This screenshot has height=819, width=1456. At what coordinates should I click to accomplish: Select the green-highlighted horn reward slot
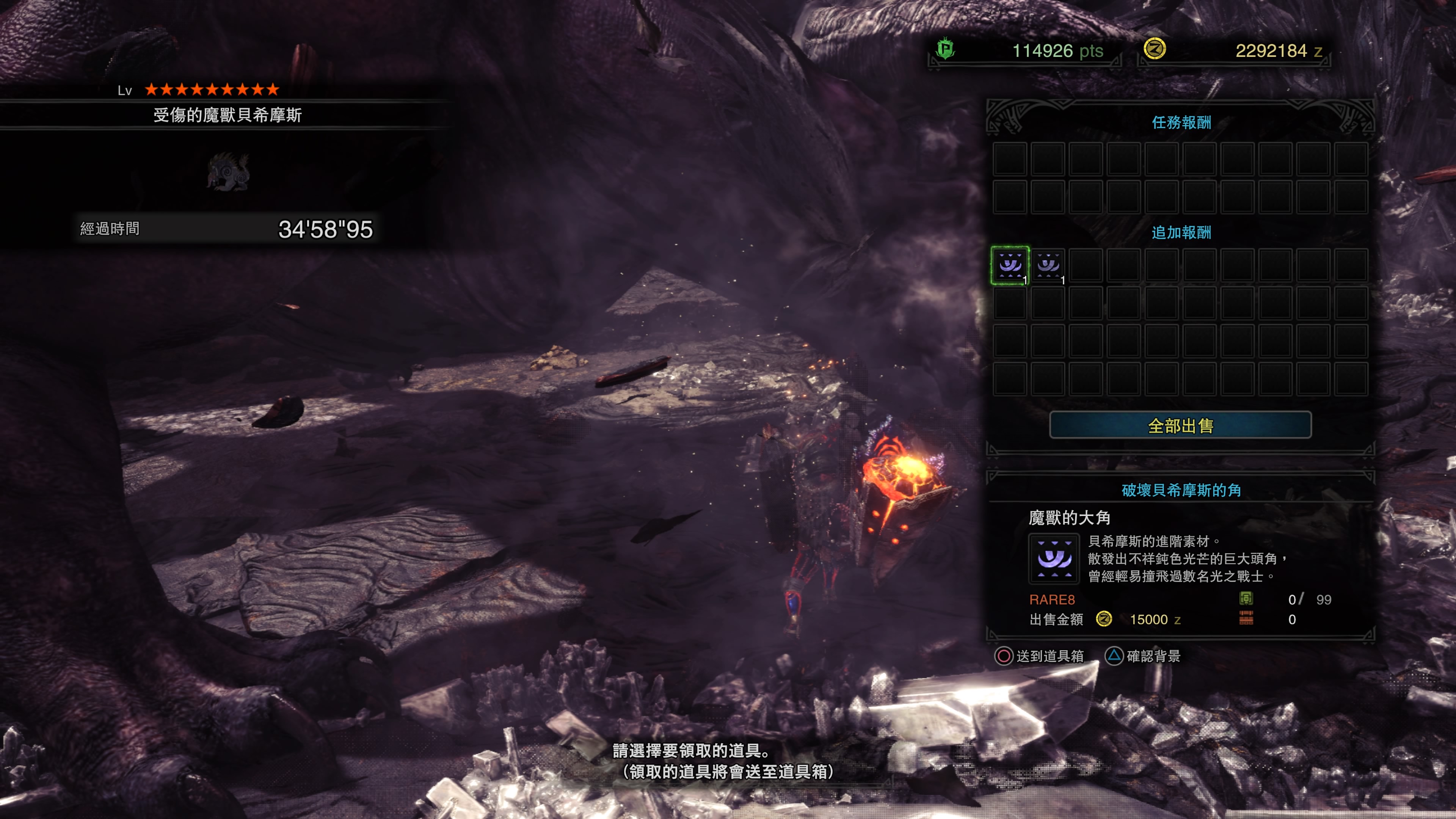click(x=1010, y=265)
